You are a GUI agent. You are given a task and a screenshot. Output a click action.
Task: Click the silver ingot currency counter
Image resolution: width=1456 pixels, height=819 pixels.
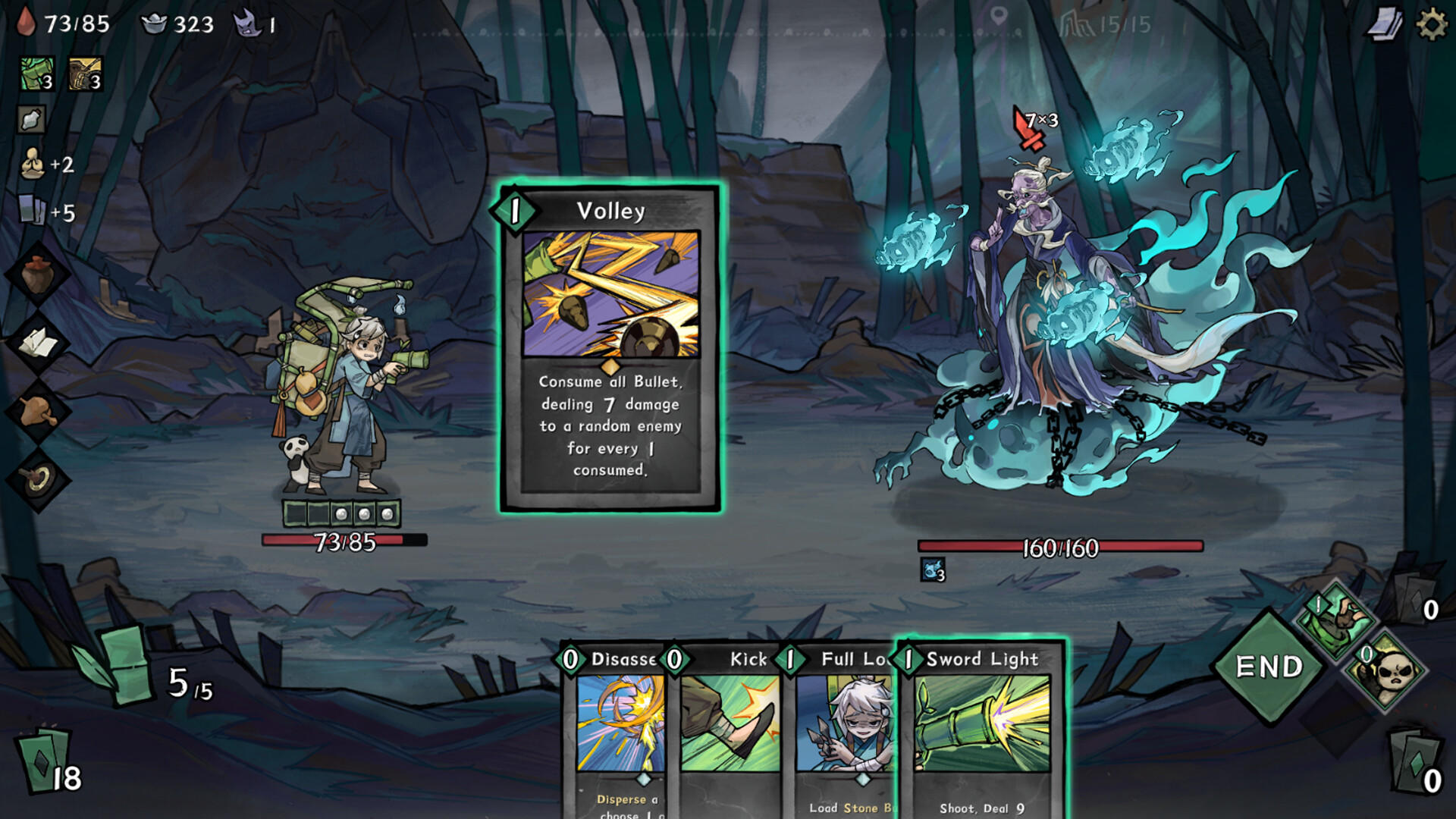(167, 24)
